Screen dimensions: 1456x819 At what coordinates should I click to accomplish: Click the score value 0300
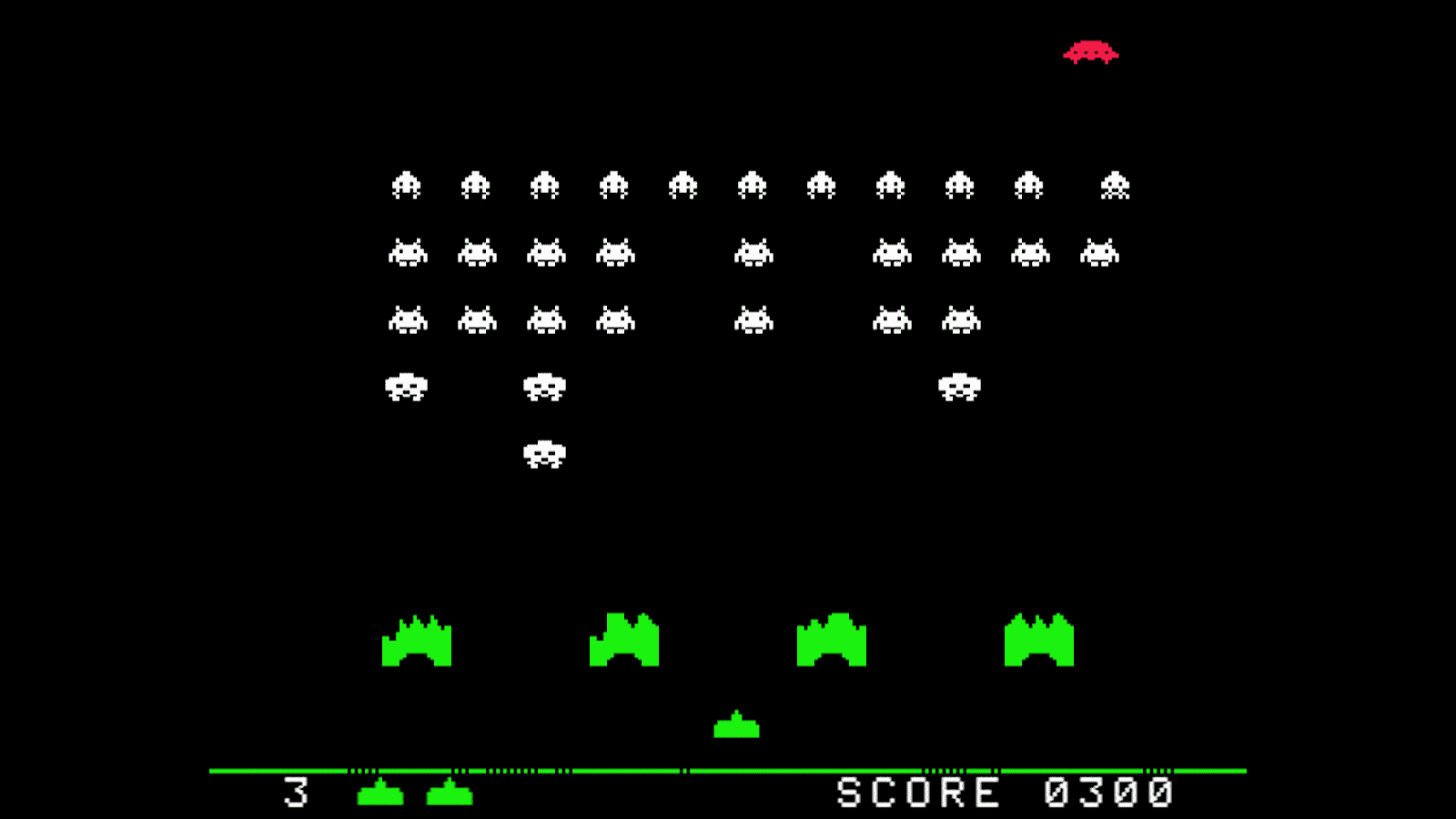1106,790
